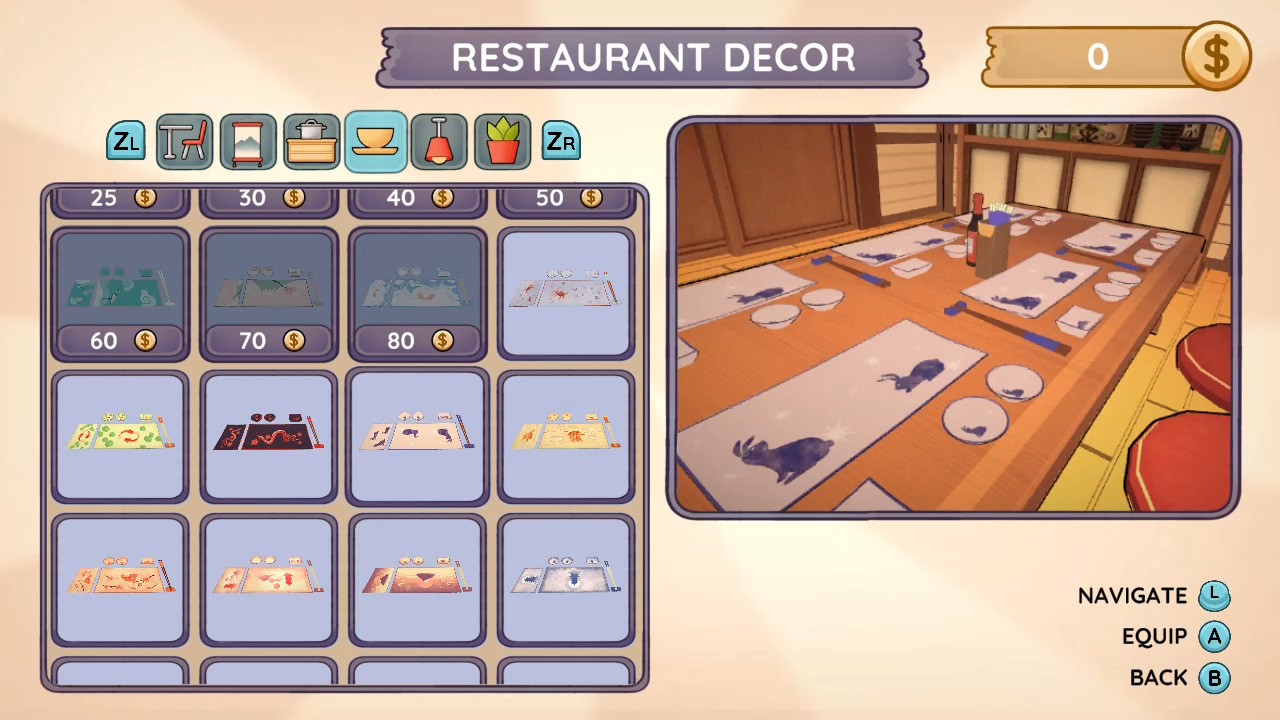Click the coin icon beside the money total
The image size is (1280, 720).
click(1216, 57)
